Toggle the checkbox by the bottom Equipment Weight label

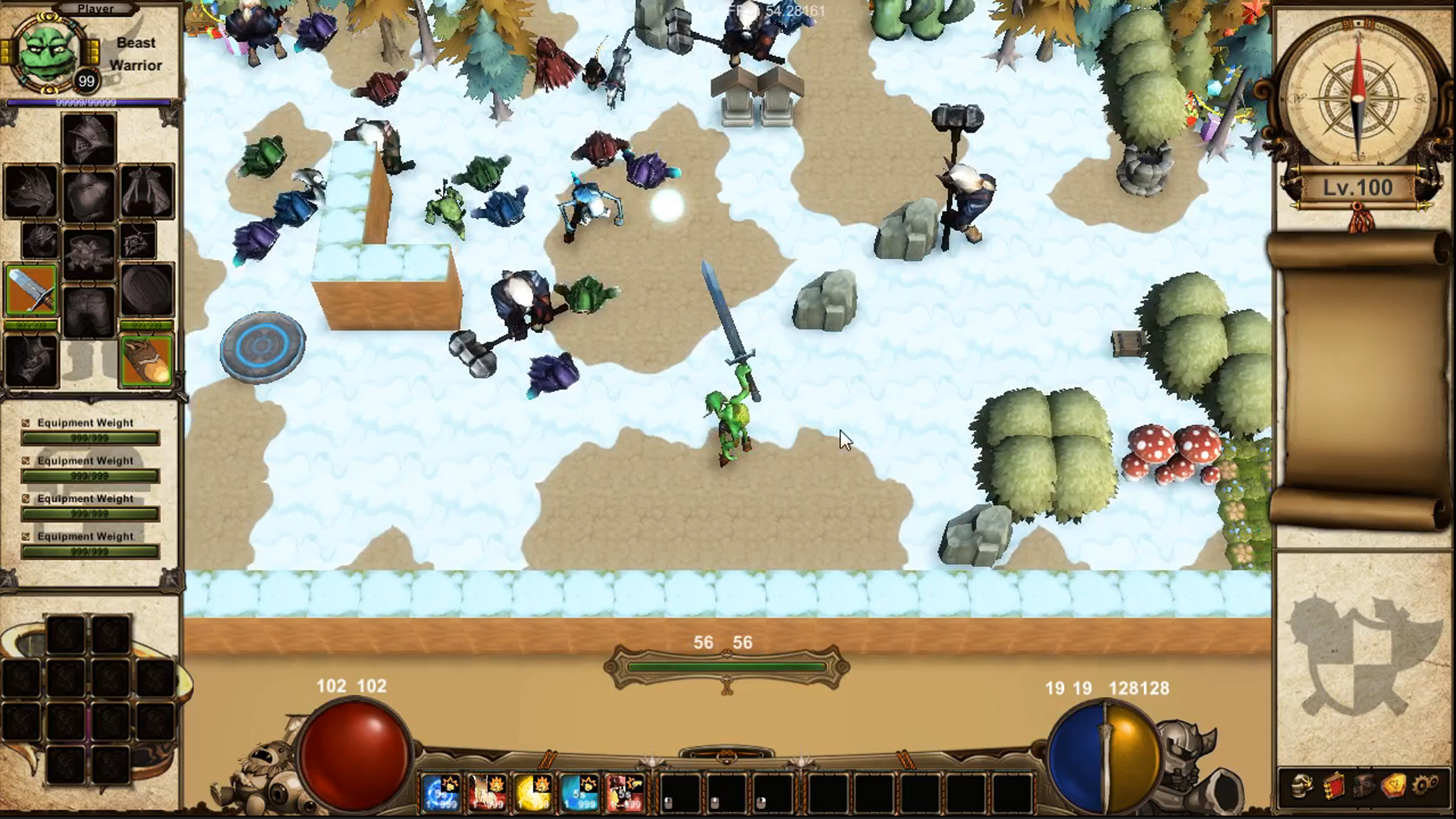[27, 536]
